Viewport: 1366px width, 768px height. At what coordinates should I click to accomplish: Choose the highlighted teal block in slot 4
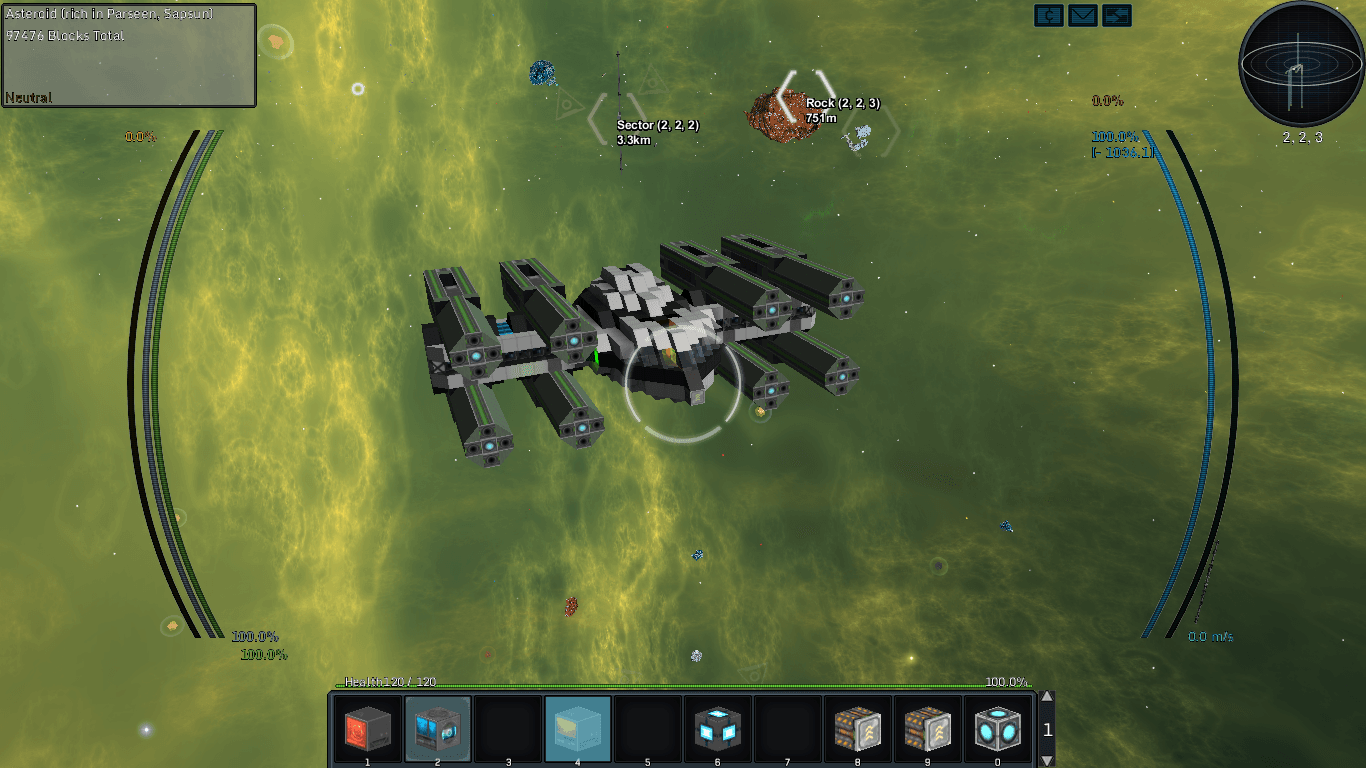(577, 727)
